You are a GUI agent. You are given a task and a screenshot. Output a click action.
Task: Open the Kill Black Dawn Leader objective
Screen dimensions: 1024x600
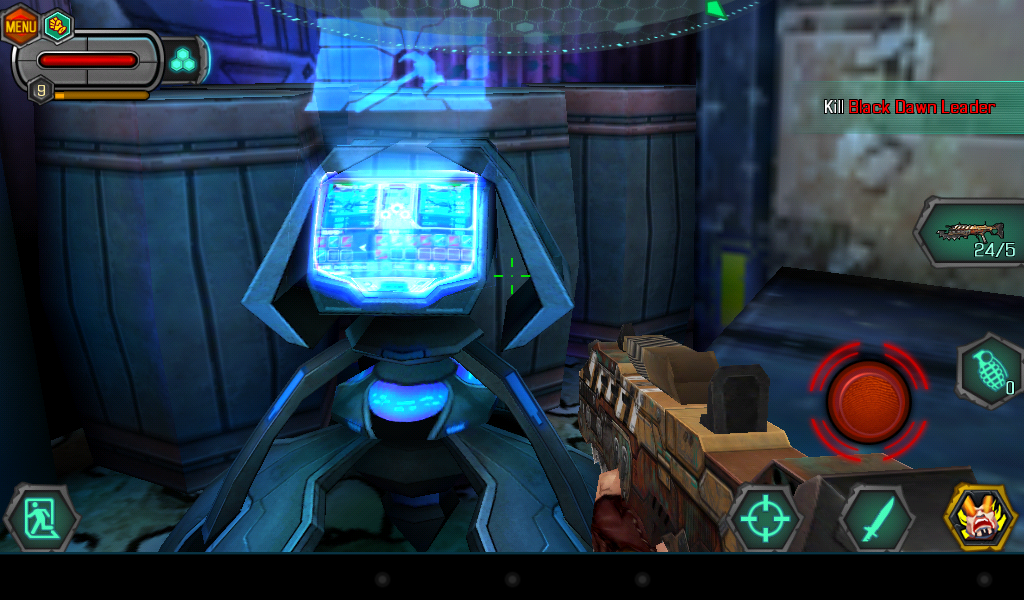(x=909, y=107)
